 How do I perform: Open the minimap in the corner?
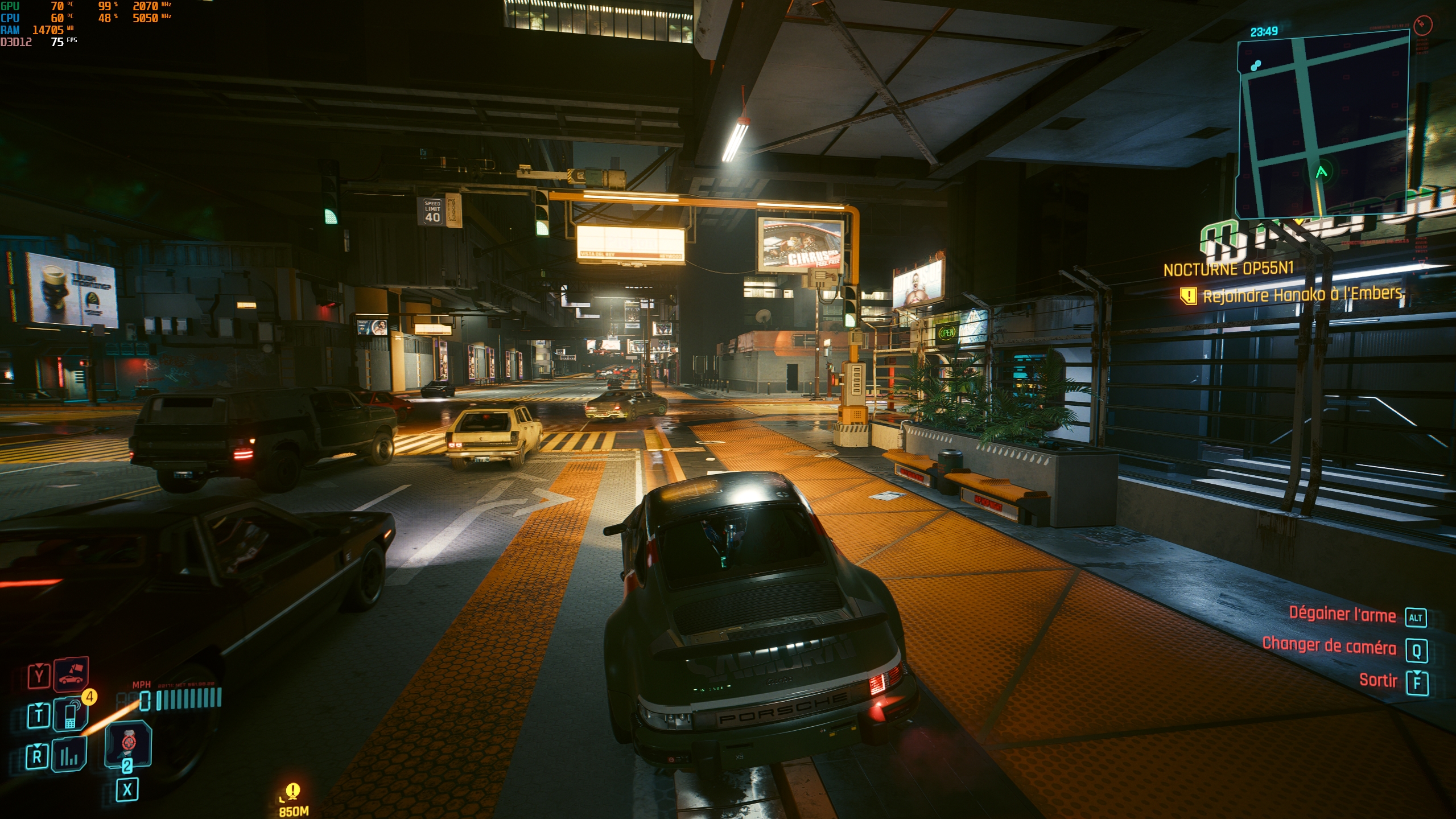point(1323,122)
